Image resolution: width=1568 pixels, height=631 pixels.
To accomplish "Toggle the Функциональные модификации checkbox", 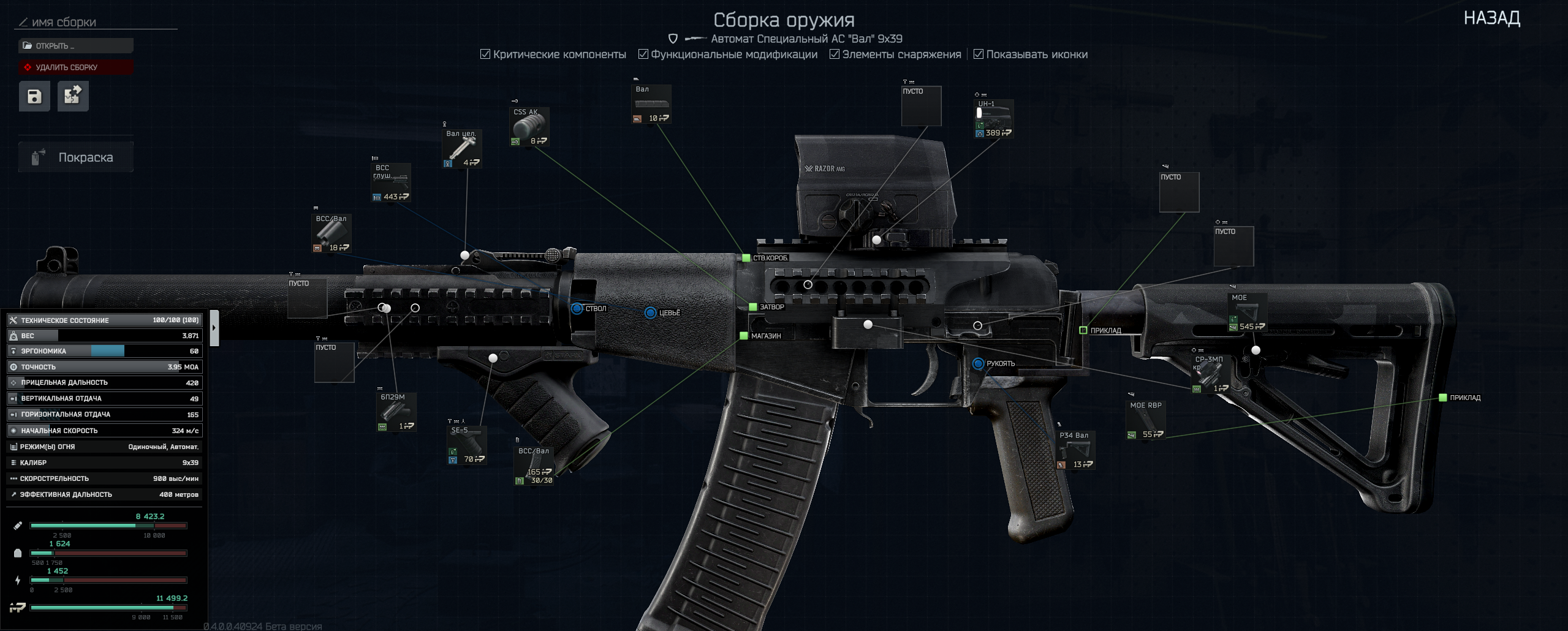I will 643,55.
